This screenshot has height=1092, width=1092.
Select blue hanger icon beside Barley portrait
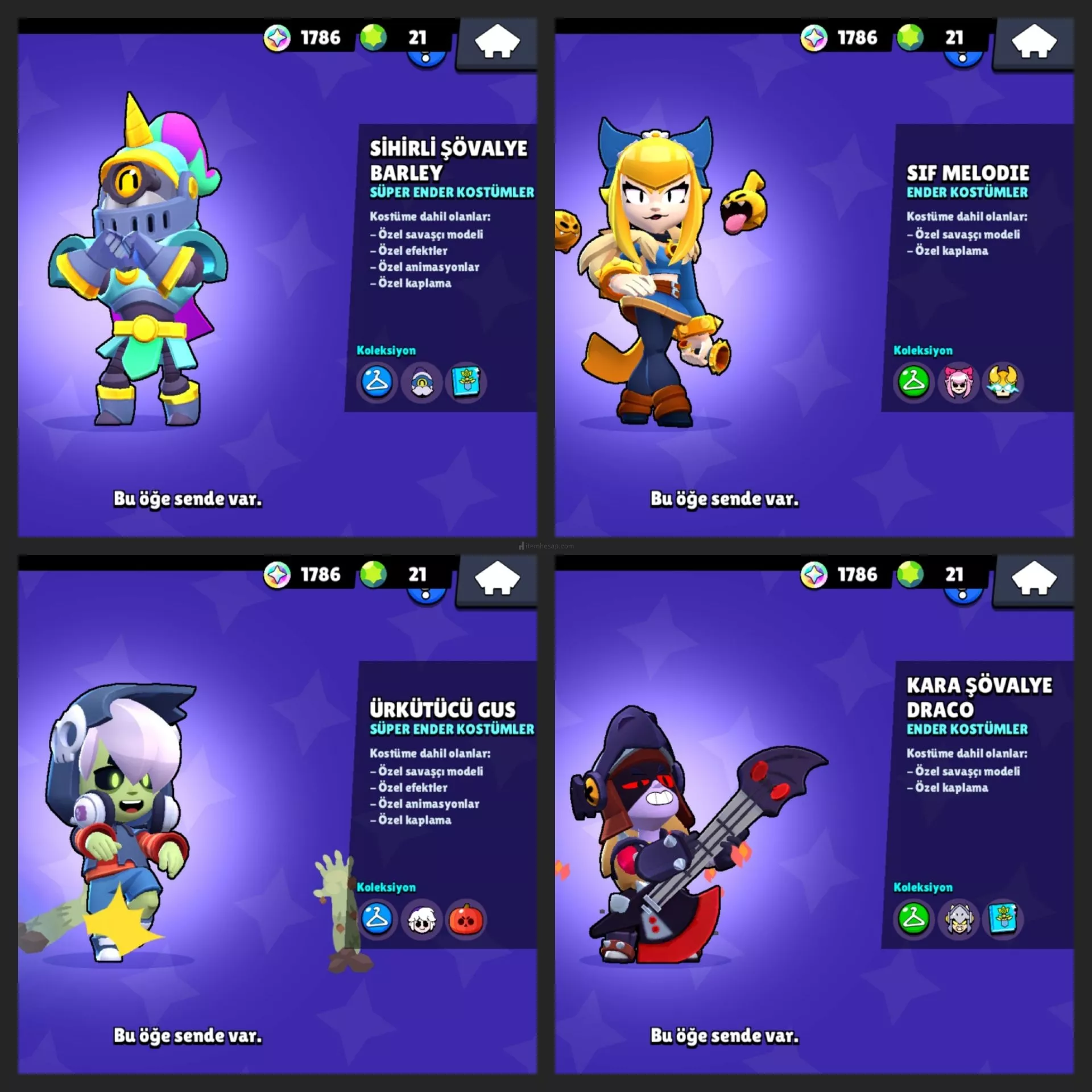[x=377, y=382]
